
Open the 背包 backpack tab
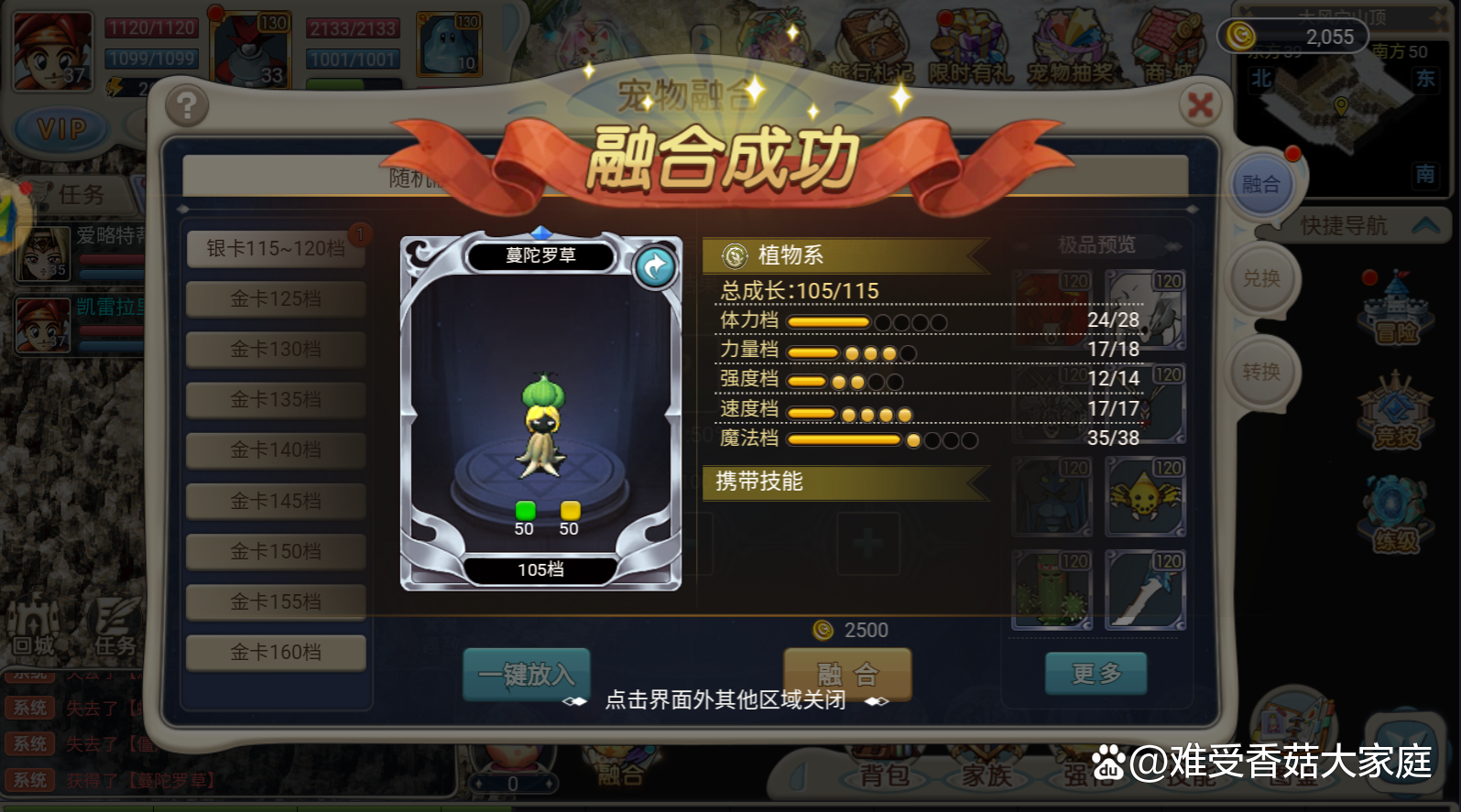(885, 775)
